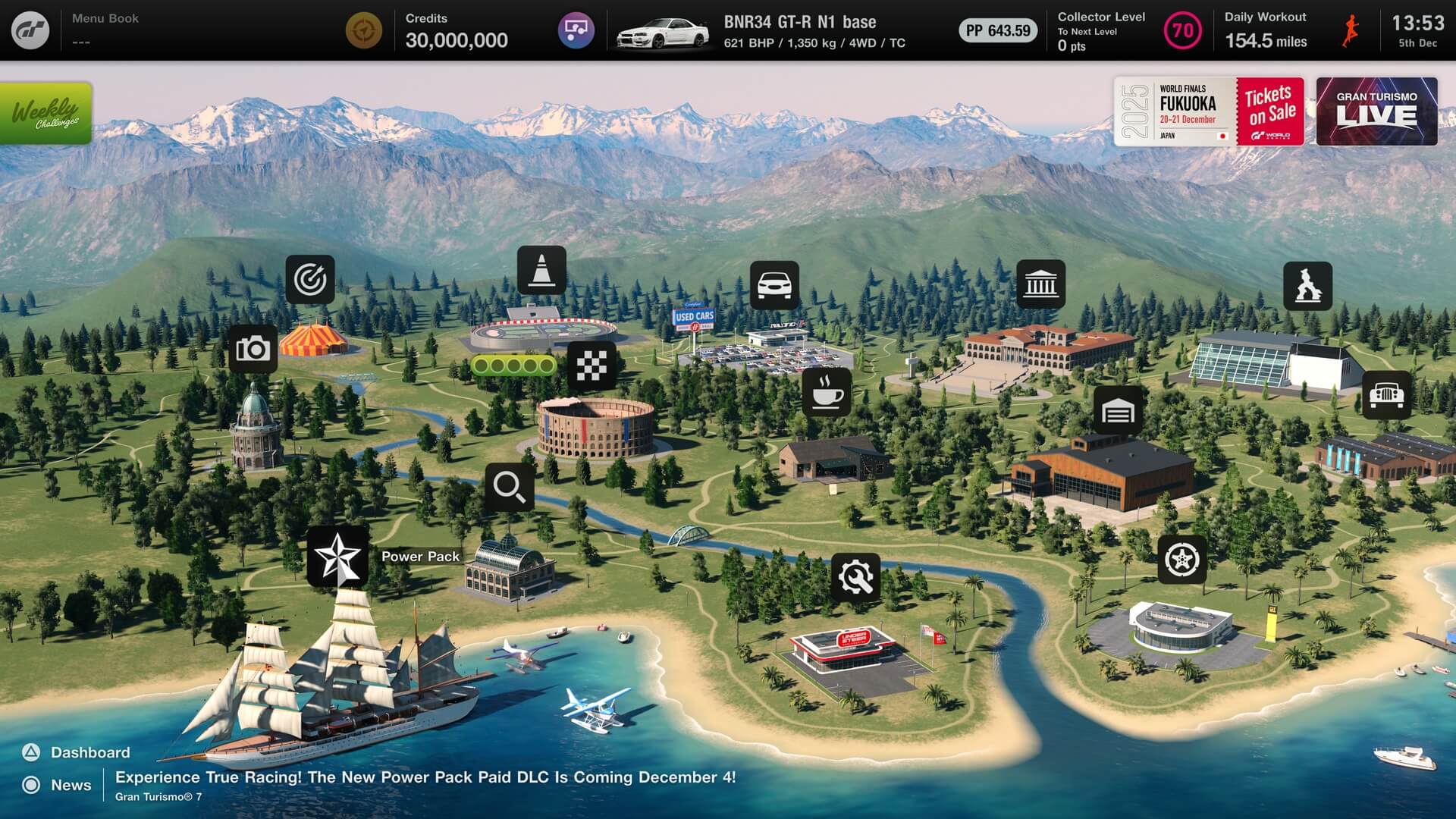1456x819 pixels.
Task: Open Legend Cars classic jeep icon
Action: click(x=1386, y=395)
